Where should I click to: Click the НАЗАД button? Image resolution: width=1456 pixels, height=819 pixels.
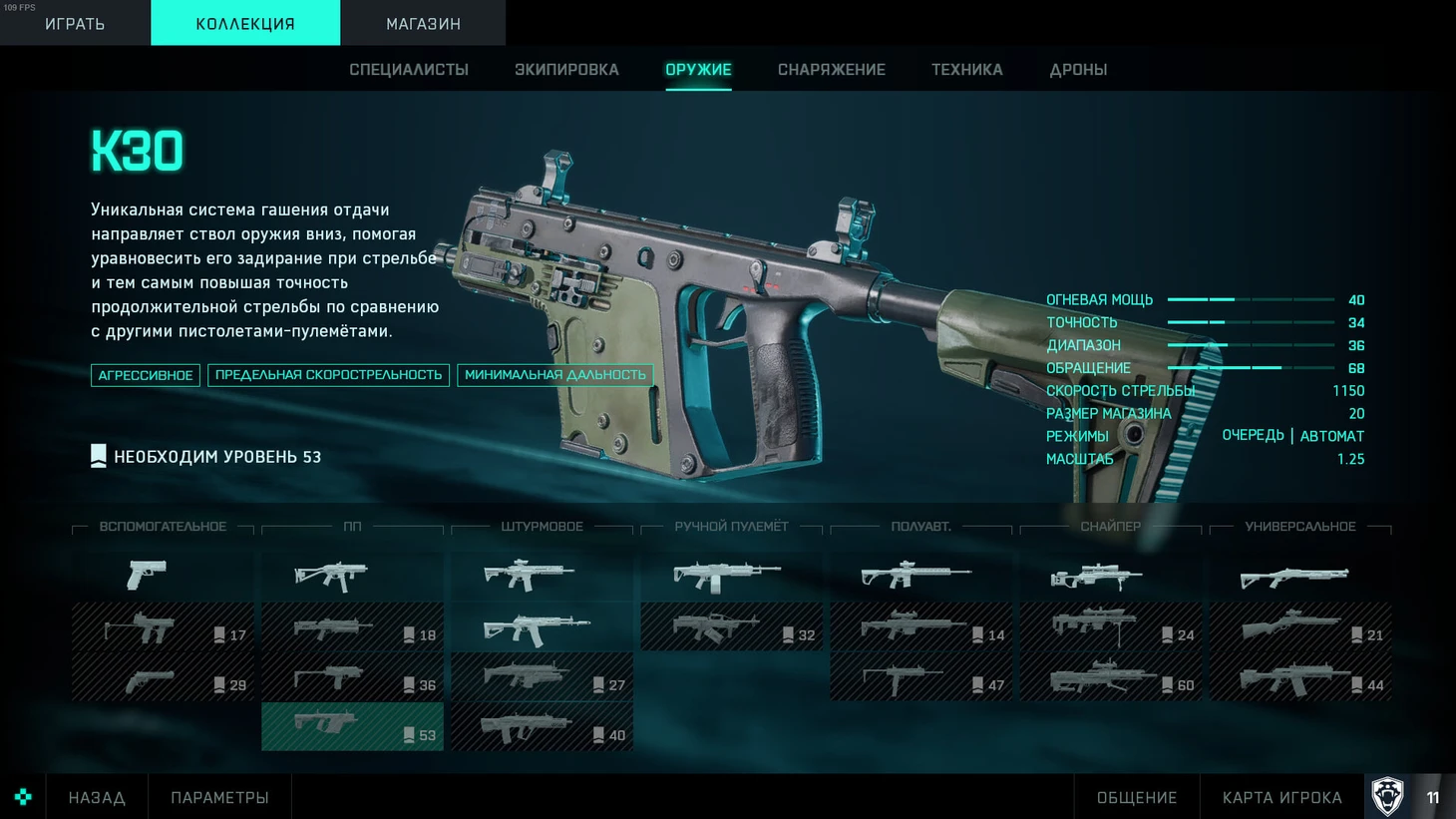click(x=97, y=797)
